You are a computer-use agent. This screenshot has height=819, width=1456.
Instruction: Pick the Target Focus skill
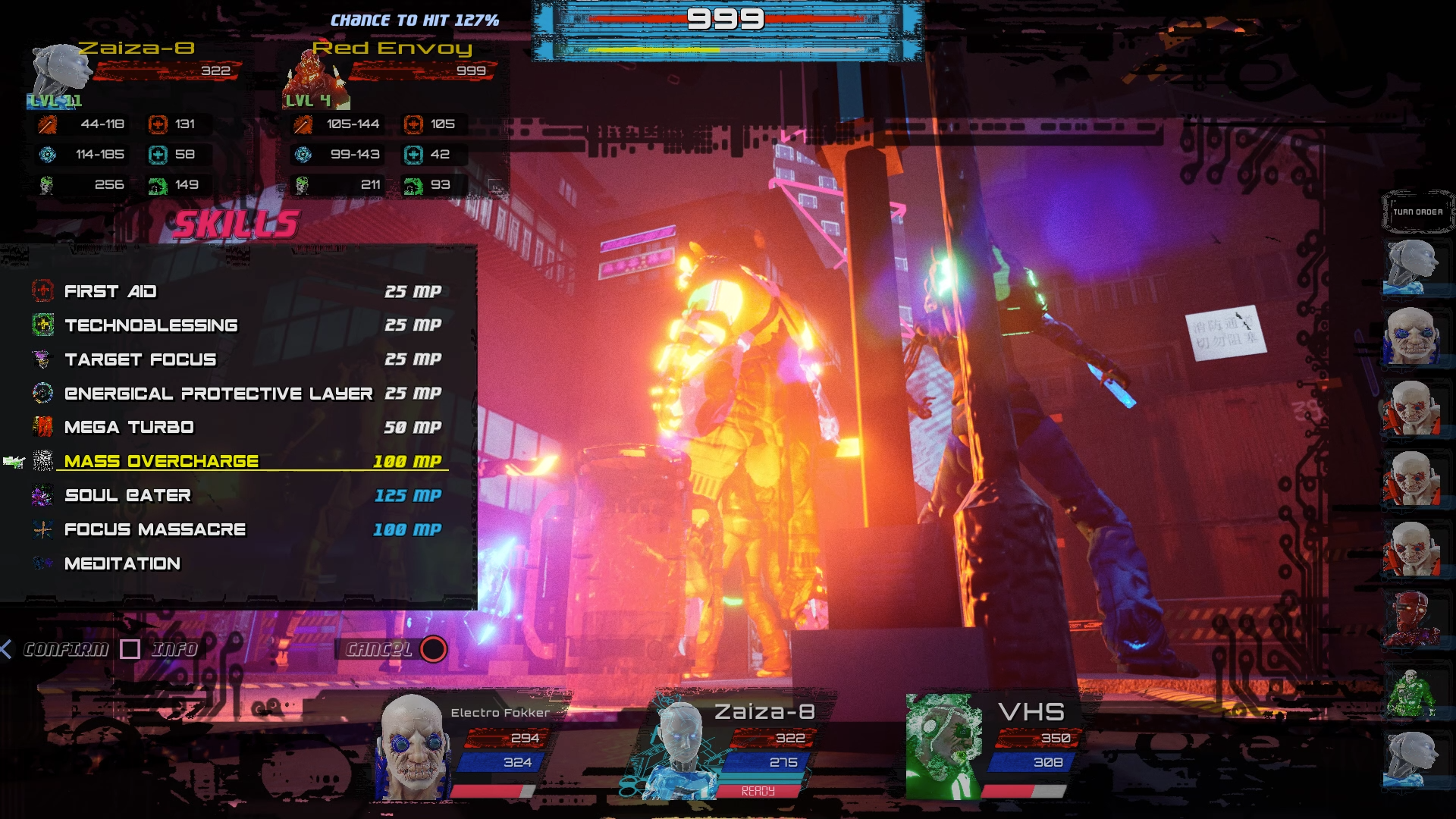pyautogui.click(x=140, y=359)
